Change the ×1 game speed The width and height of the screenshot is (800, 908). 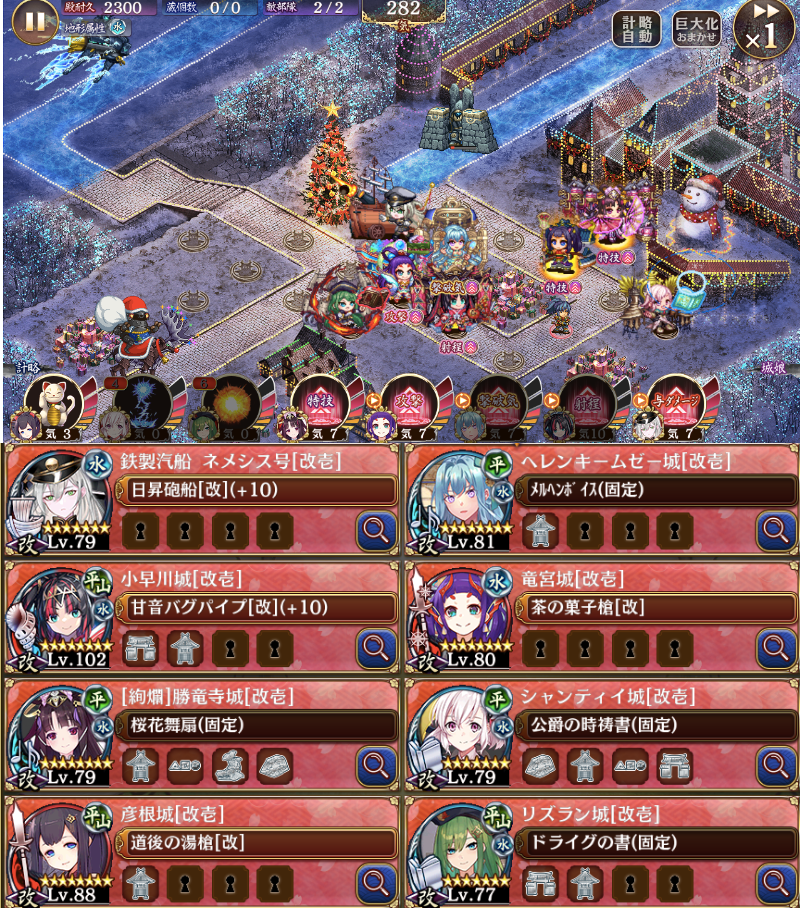point(763,28)
